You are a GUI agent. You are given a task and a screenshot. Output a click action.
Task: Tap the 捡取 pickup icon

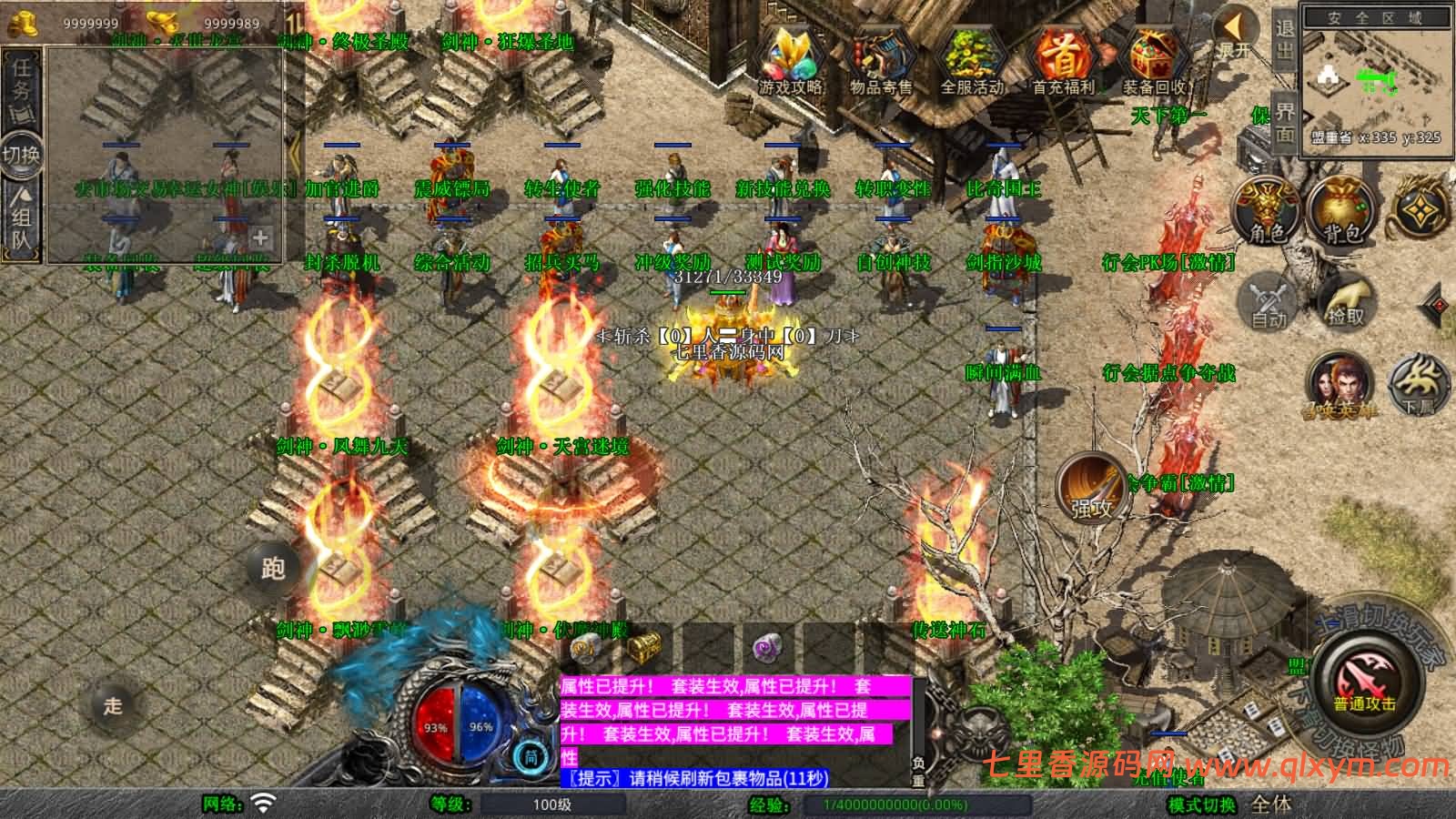click(1345, 304)
